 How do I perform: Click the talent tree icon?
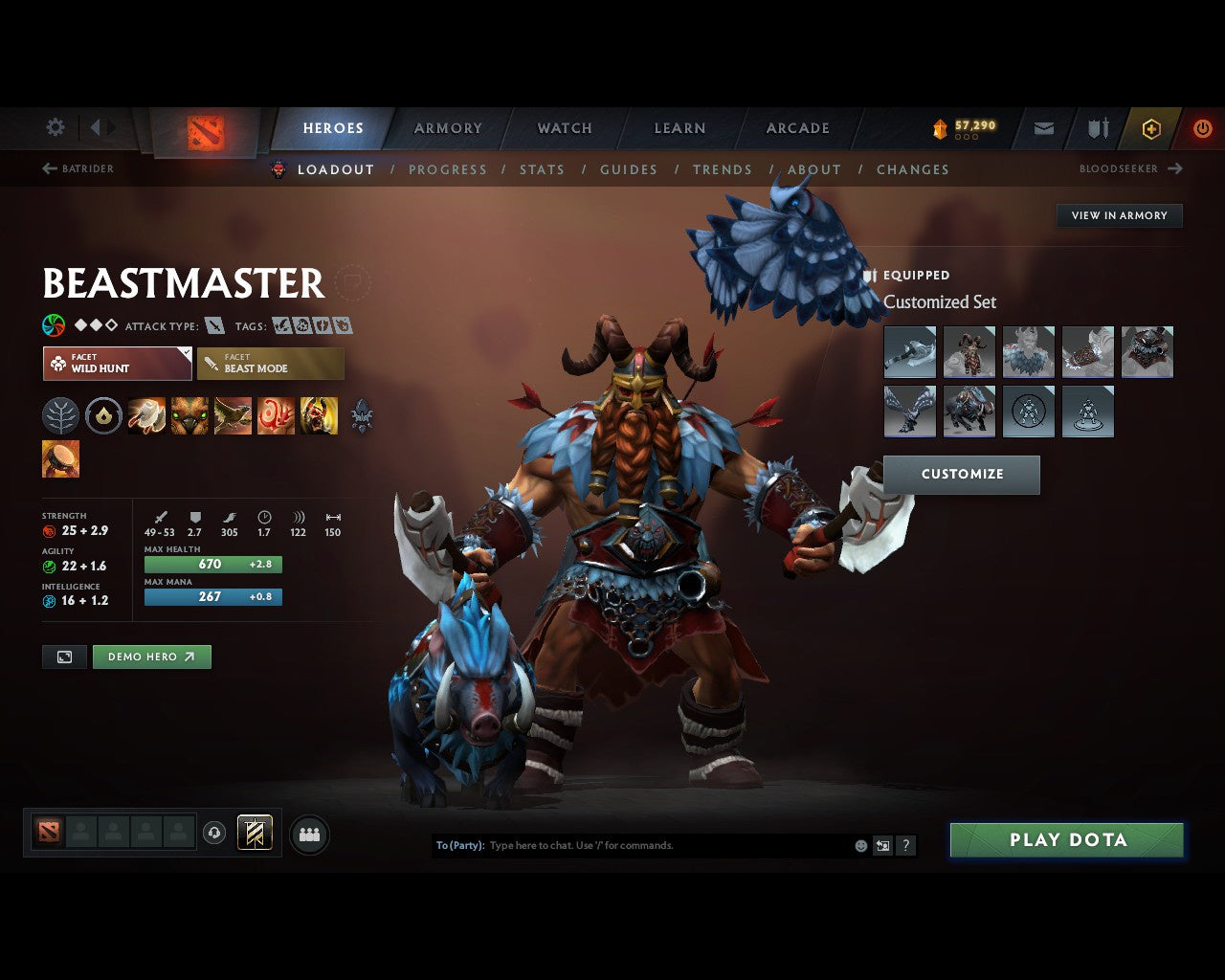pos(61,415)
